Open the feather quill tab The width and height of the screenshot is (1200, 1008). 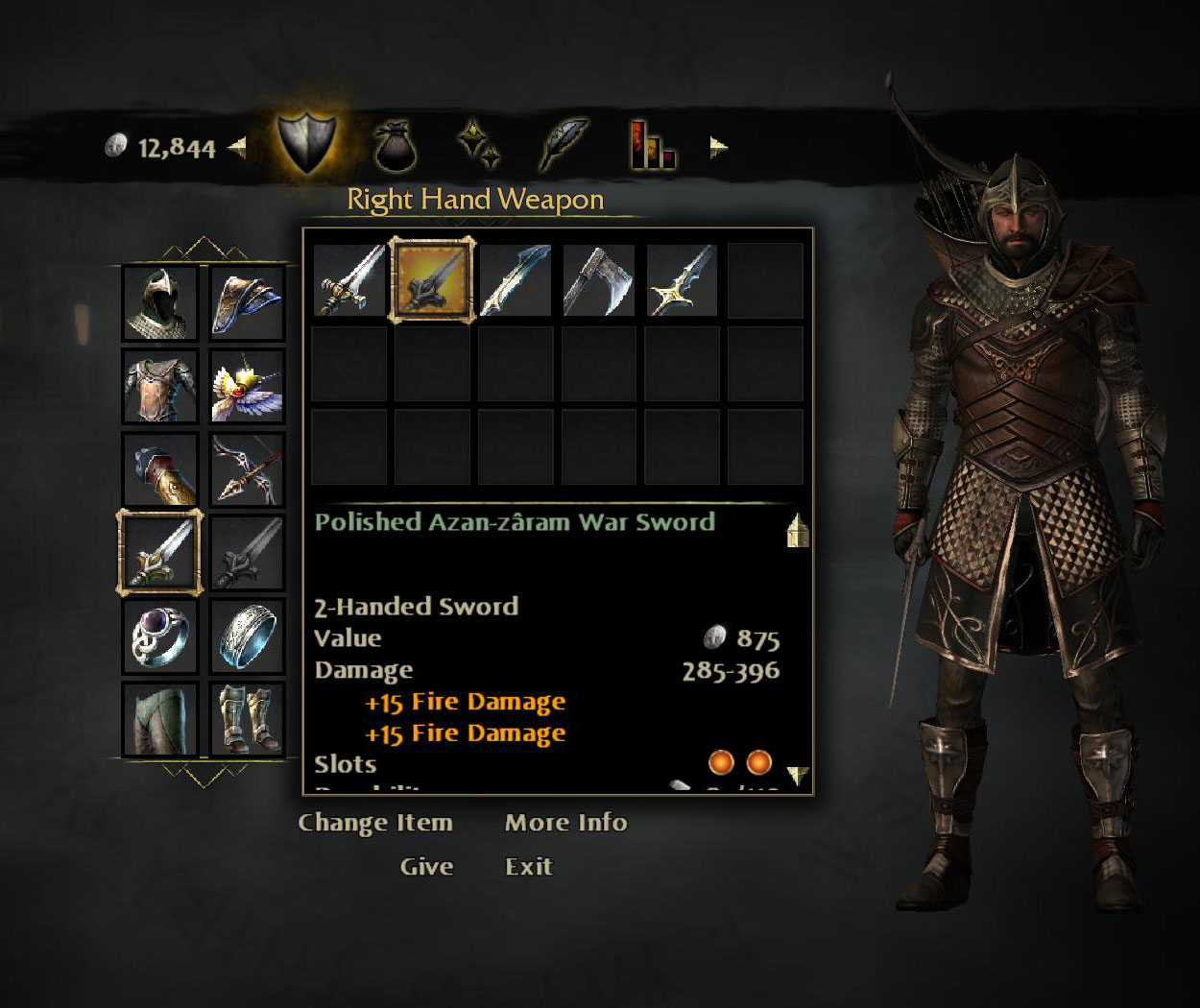(564, 146)
